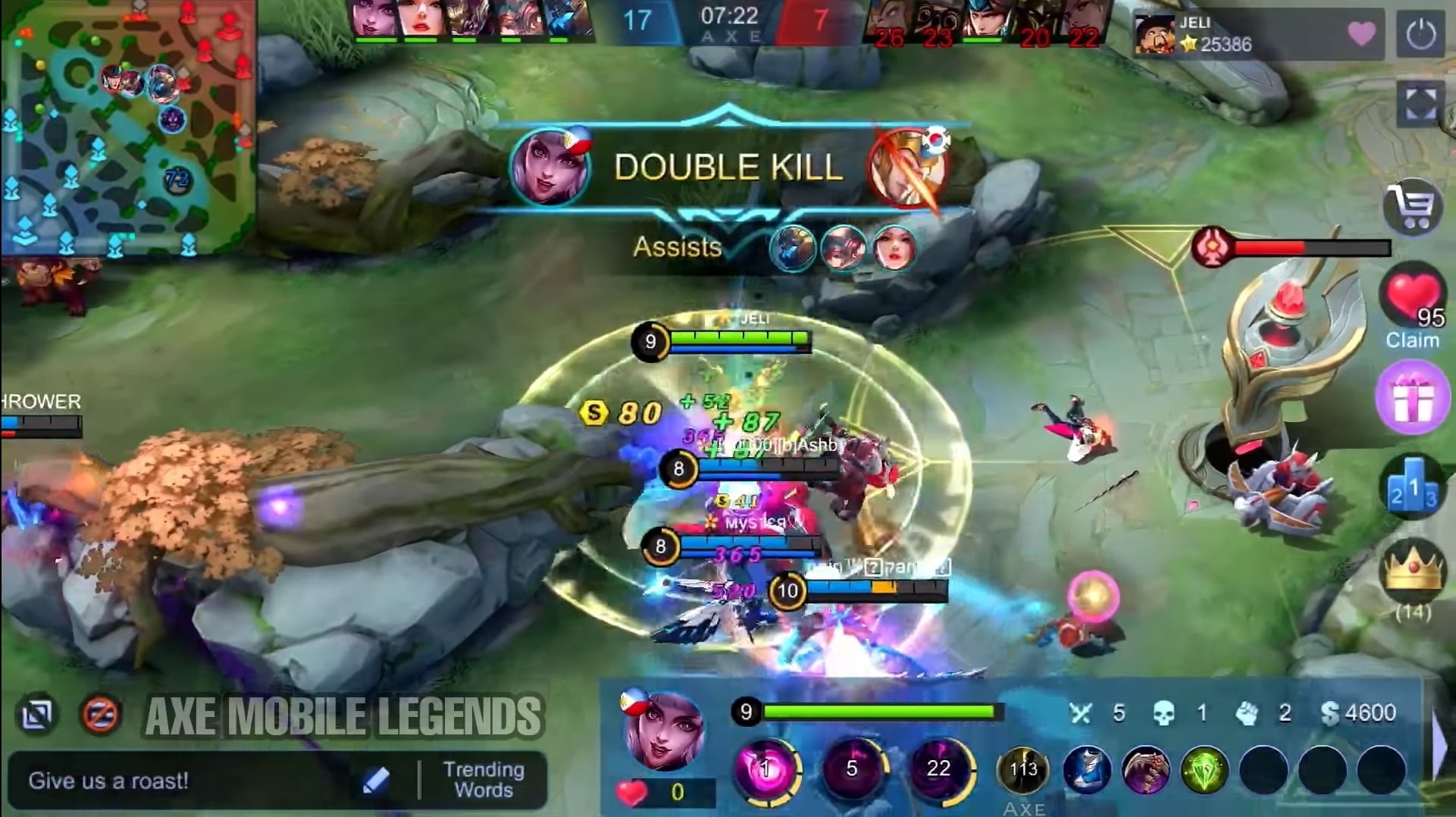Tap the match timer showing 07:22
Screen dimensions: 1456x817
[x=728, y=15]
